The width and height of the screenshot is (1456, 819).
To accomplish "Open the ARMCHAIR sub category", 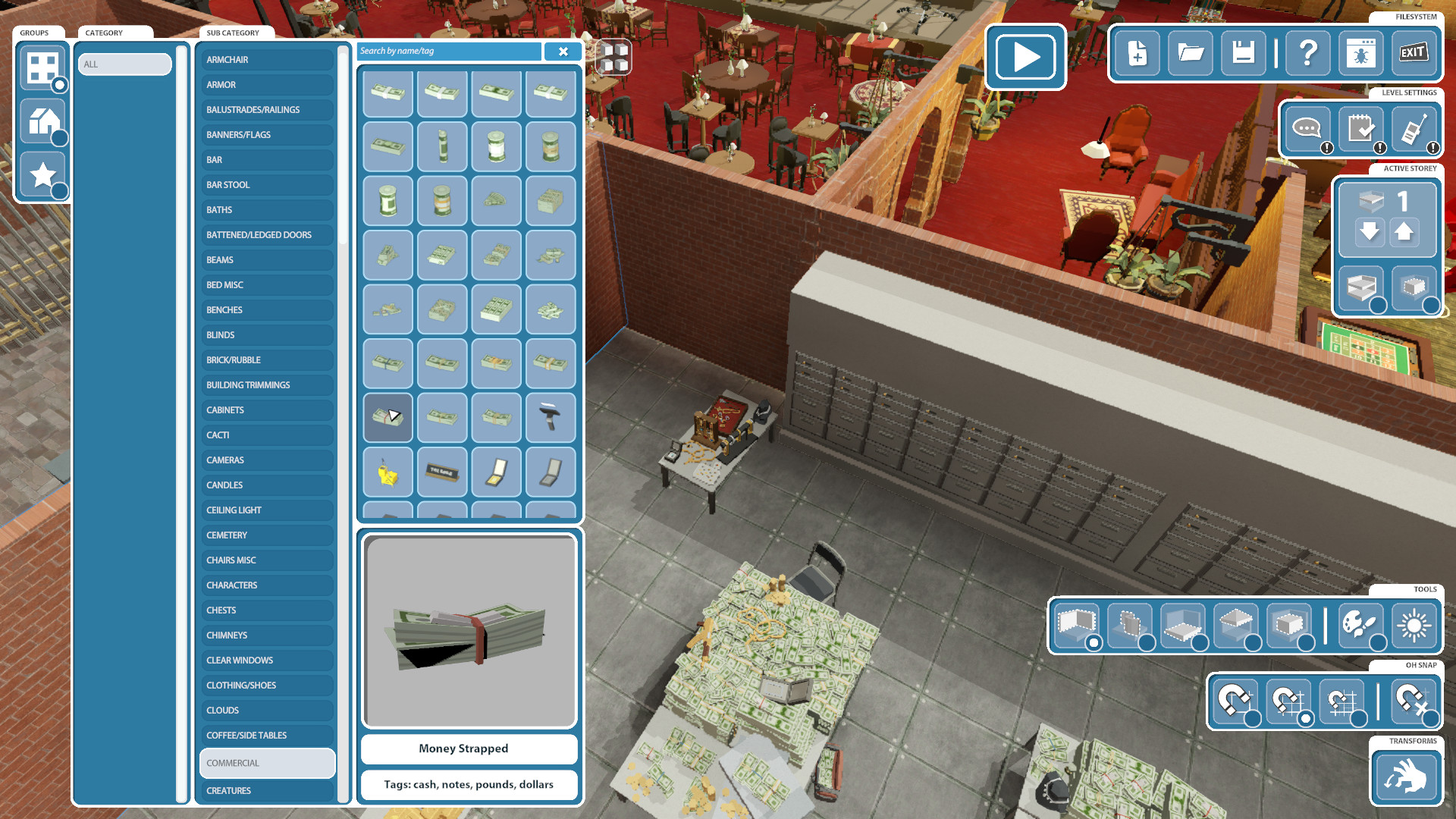I will click(x=267, y=59).
